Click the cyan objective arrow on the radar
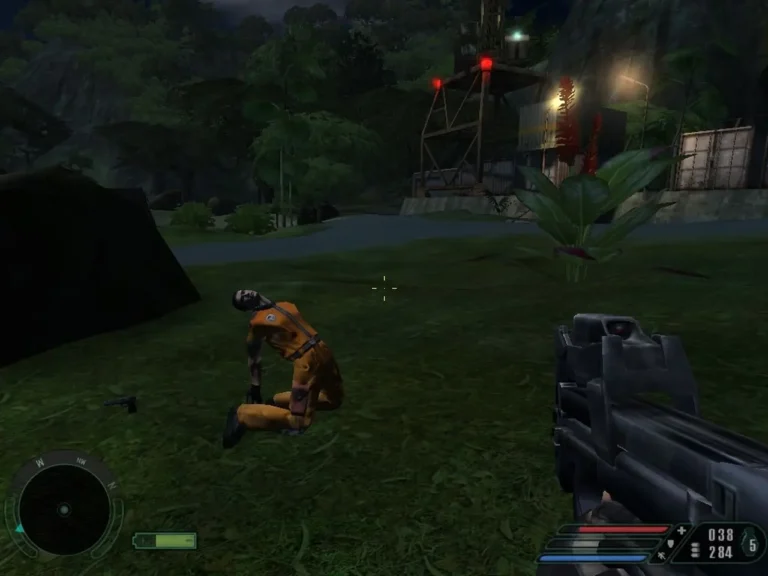Viewport: 768px width, 576px height. (x=18, y=528)
